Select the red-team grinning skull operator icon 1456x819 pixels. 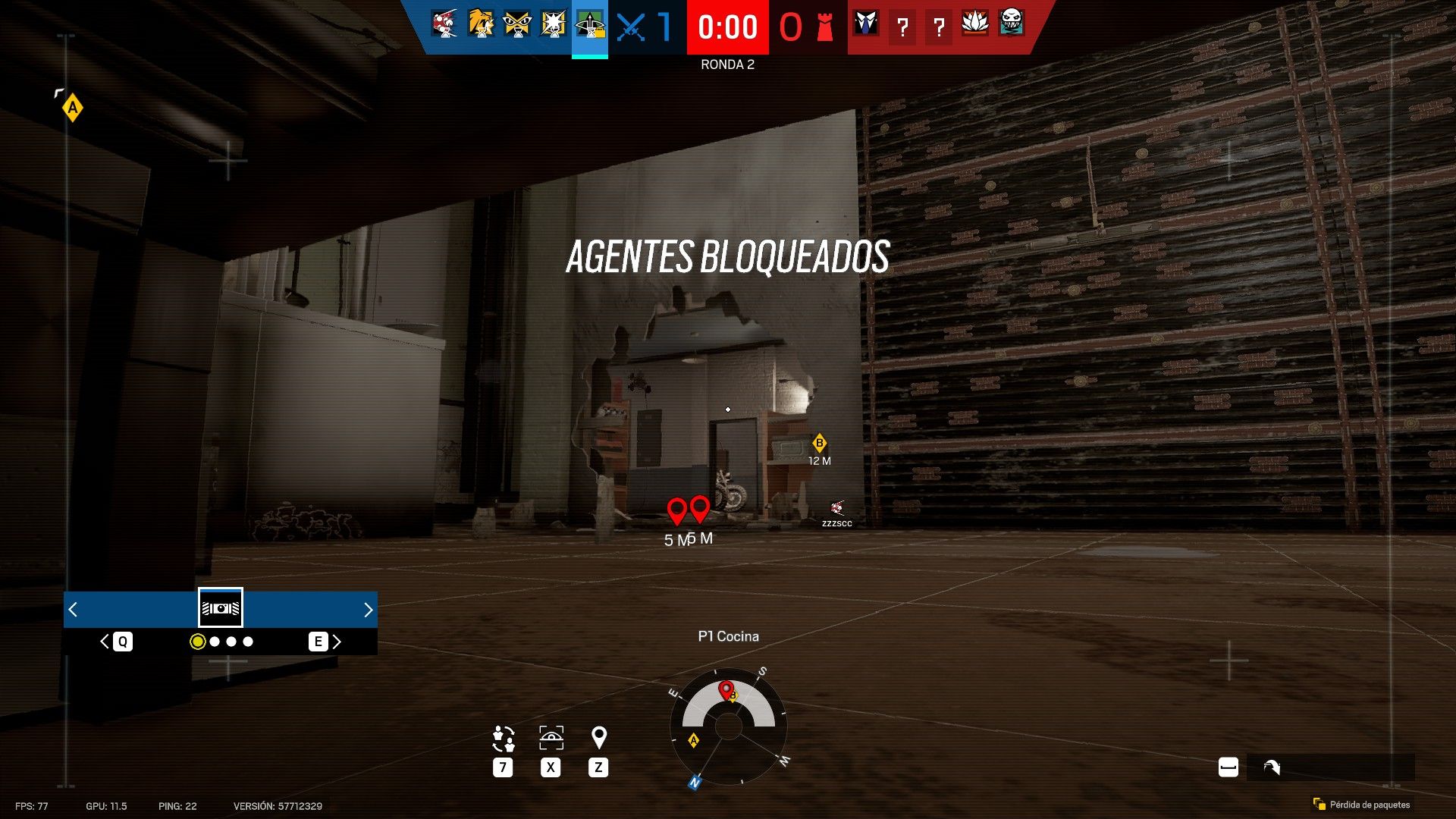(1012, 24)
